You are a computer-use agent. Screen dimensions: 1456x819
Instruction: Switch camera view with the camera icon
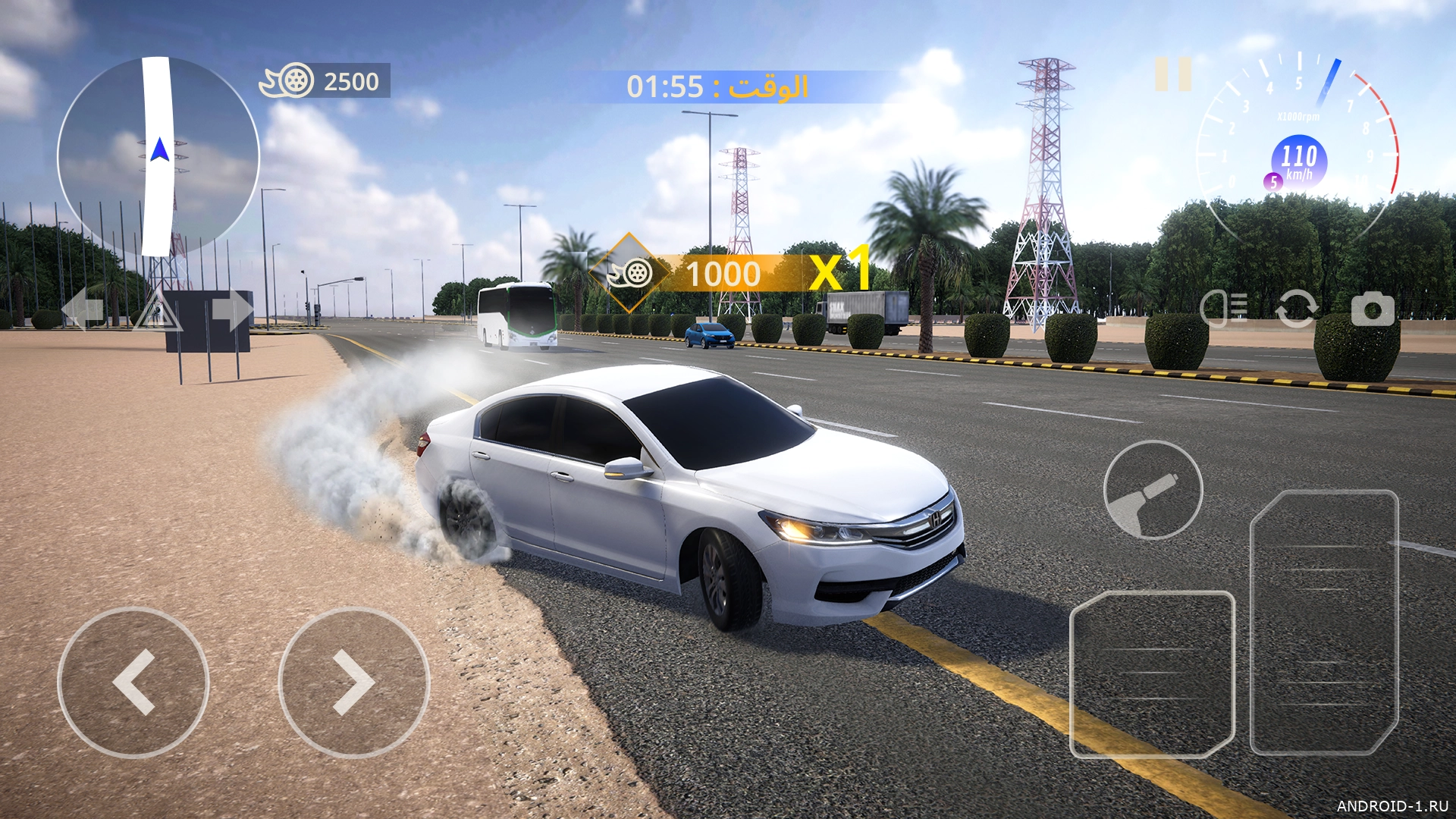[1373, 309]
